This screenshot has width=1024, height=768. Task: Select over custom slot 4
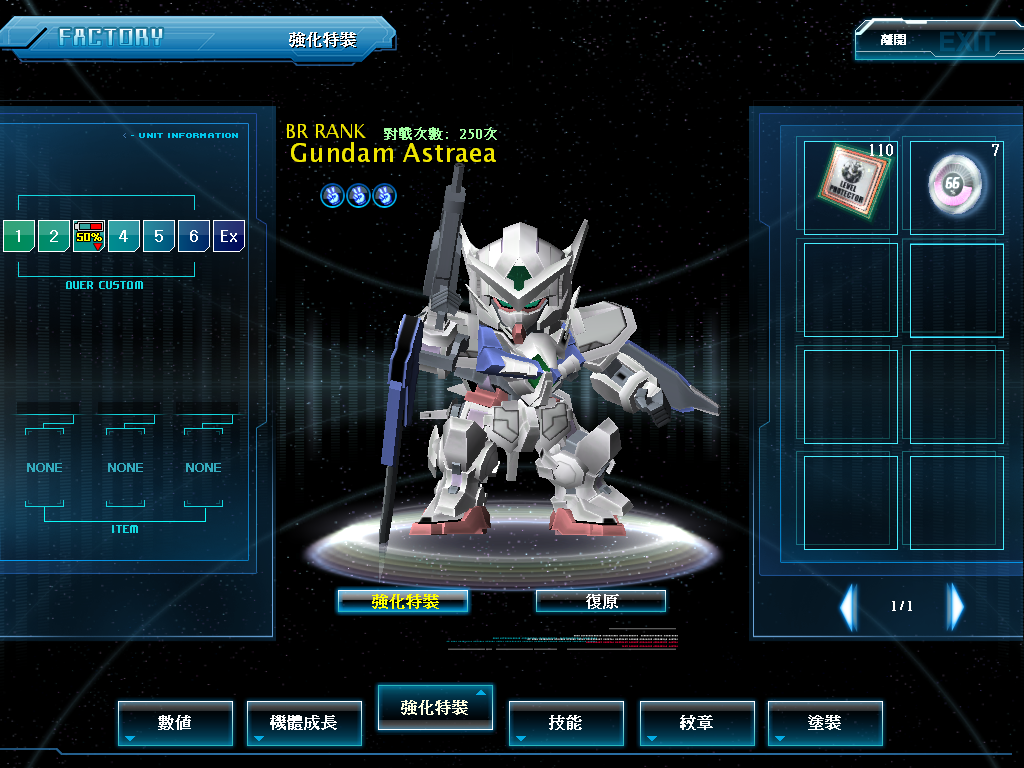pos(124,236)
